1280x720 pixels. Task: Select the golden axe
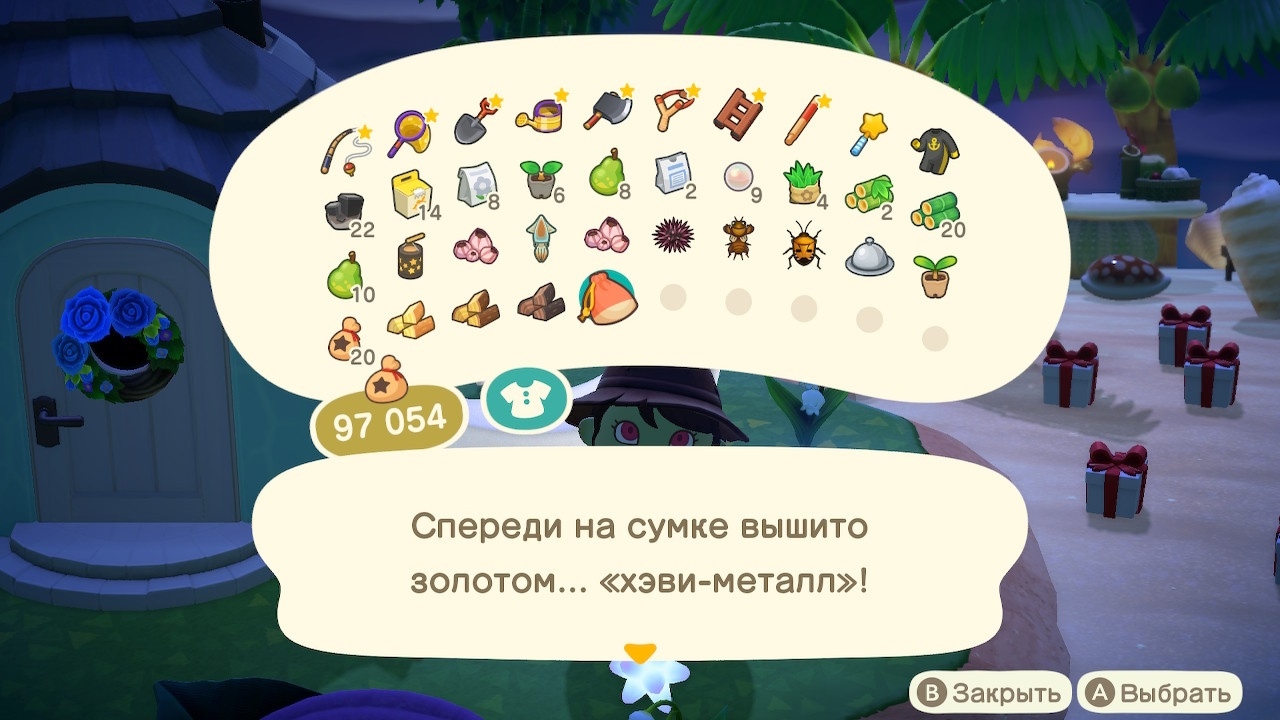[608, 112]
